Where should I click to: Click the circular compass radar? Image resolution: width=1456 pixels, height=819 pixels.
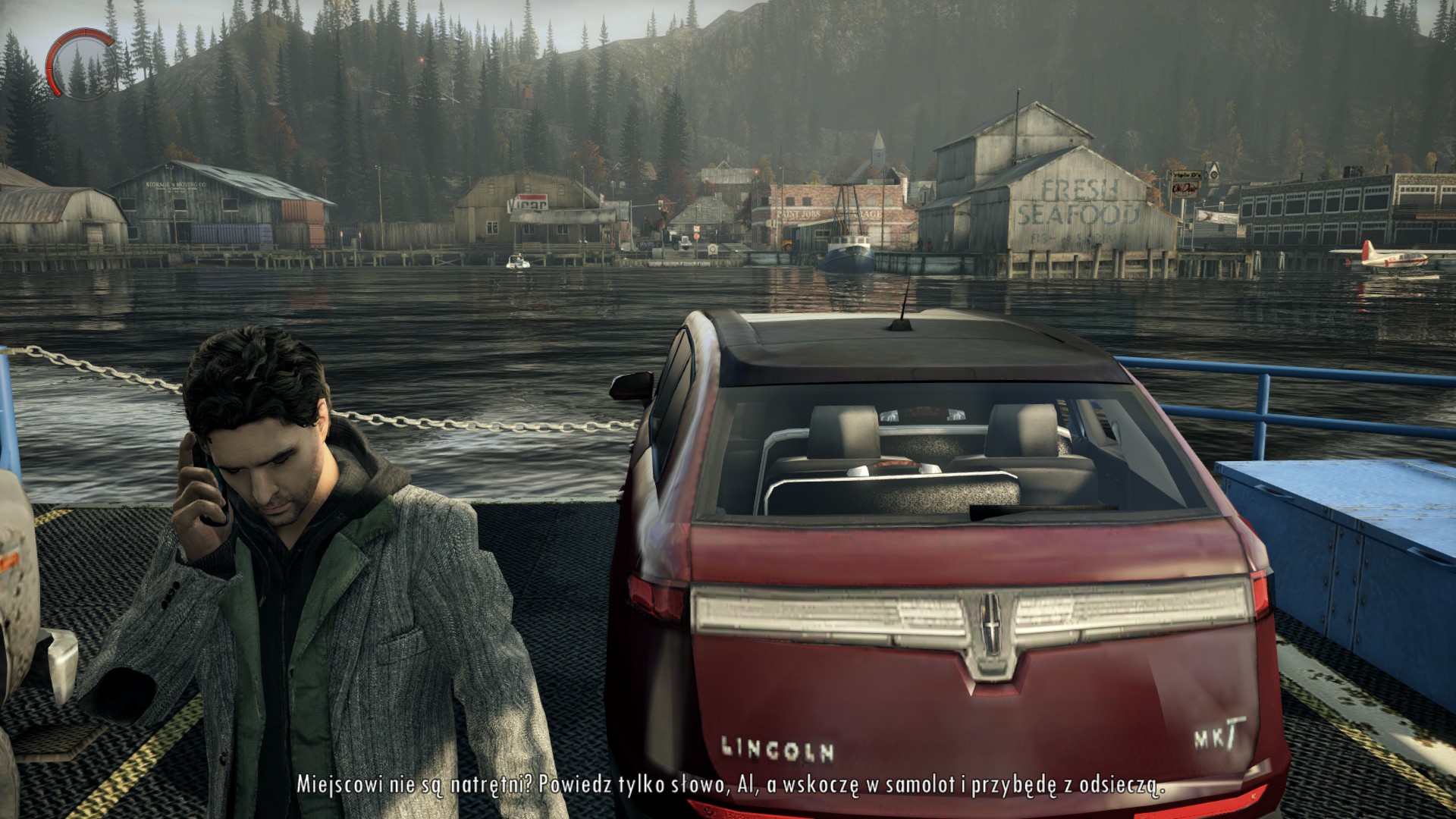pyautogui.click(x=78, y=63)
